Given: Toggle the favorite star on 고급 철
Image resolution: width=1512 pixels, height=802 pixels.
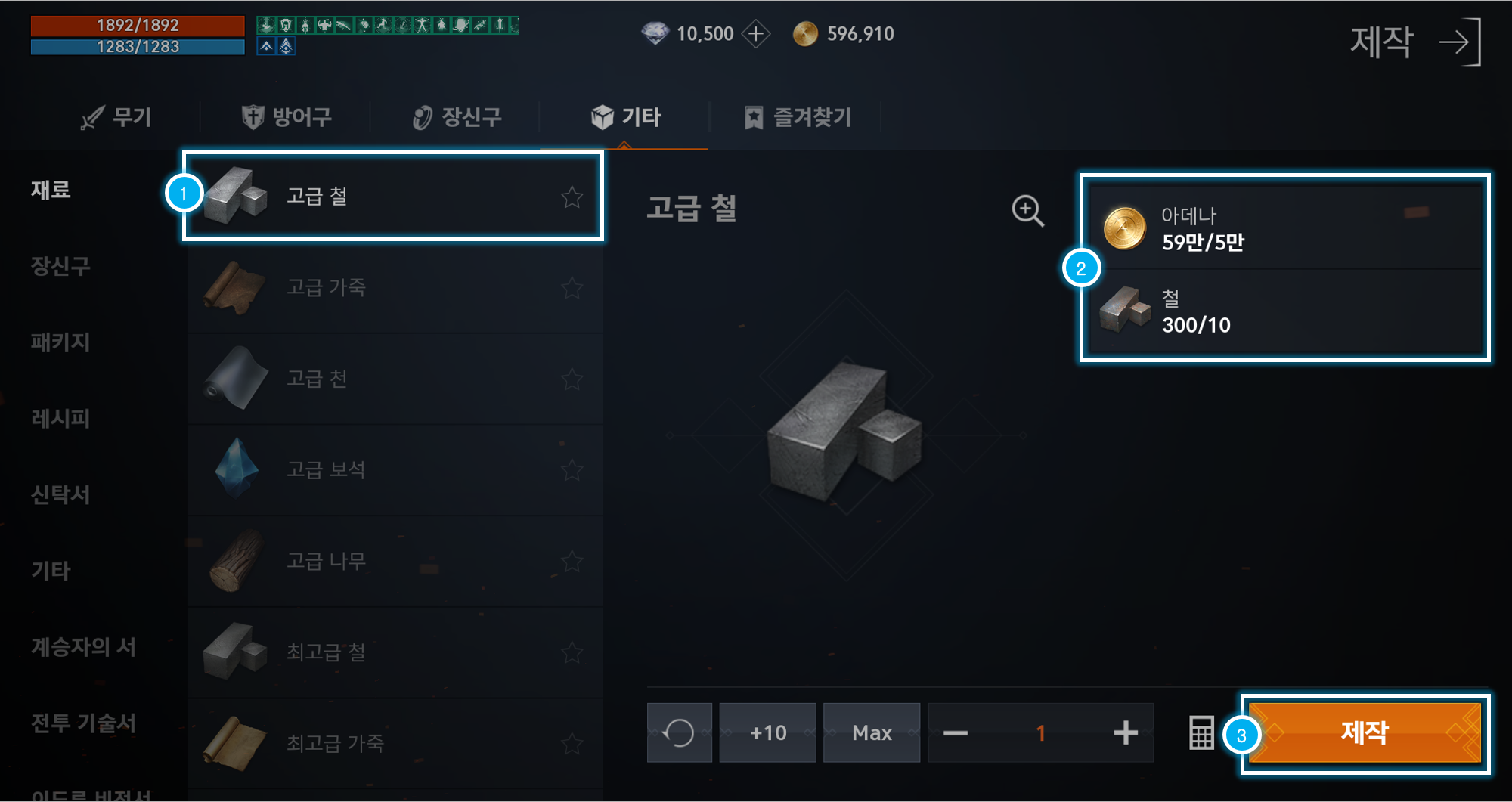Looking at the screenshot, I should tap(572, 197).
